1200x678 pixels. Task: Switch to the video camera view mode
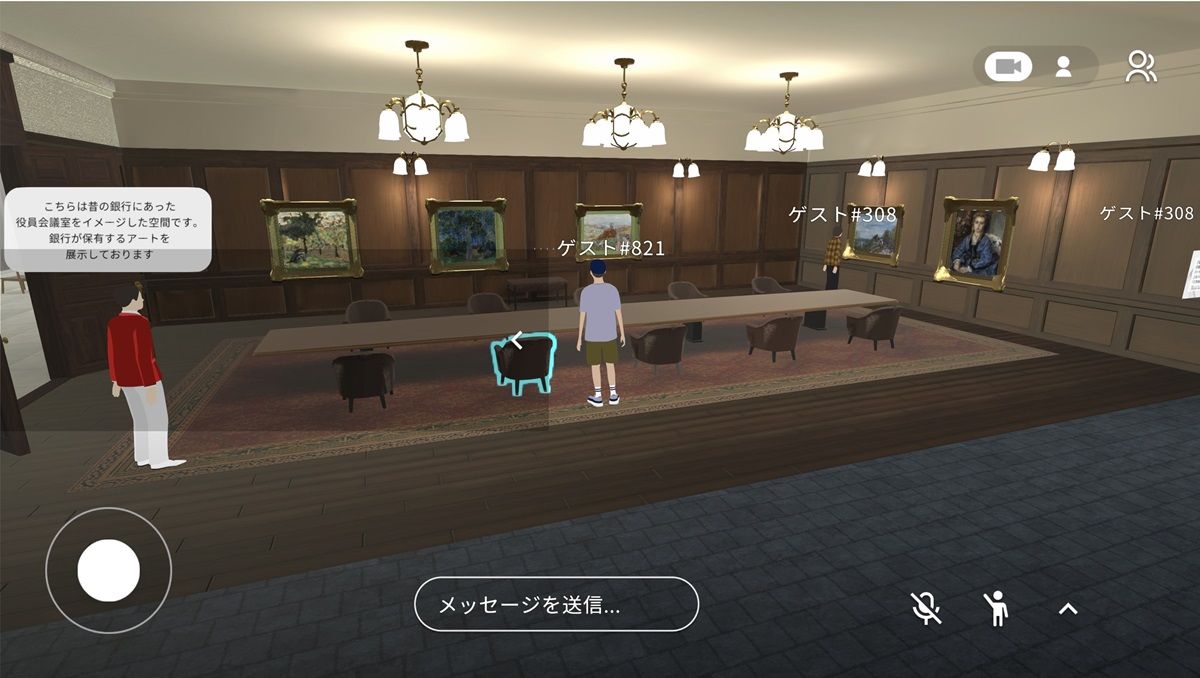click(1008, 67)
